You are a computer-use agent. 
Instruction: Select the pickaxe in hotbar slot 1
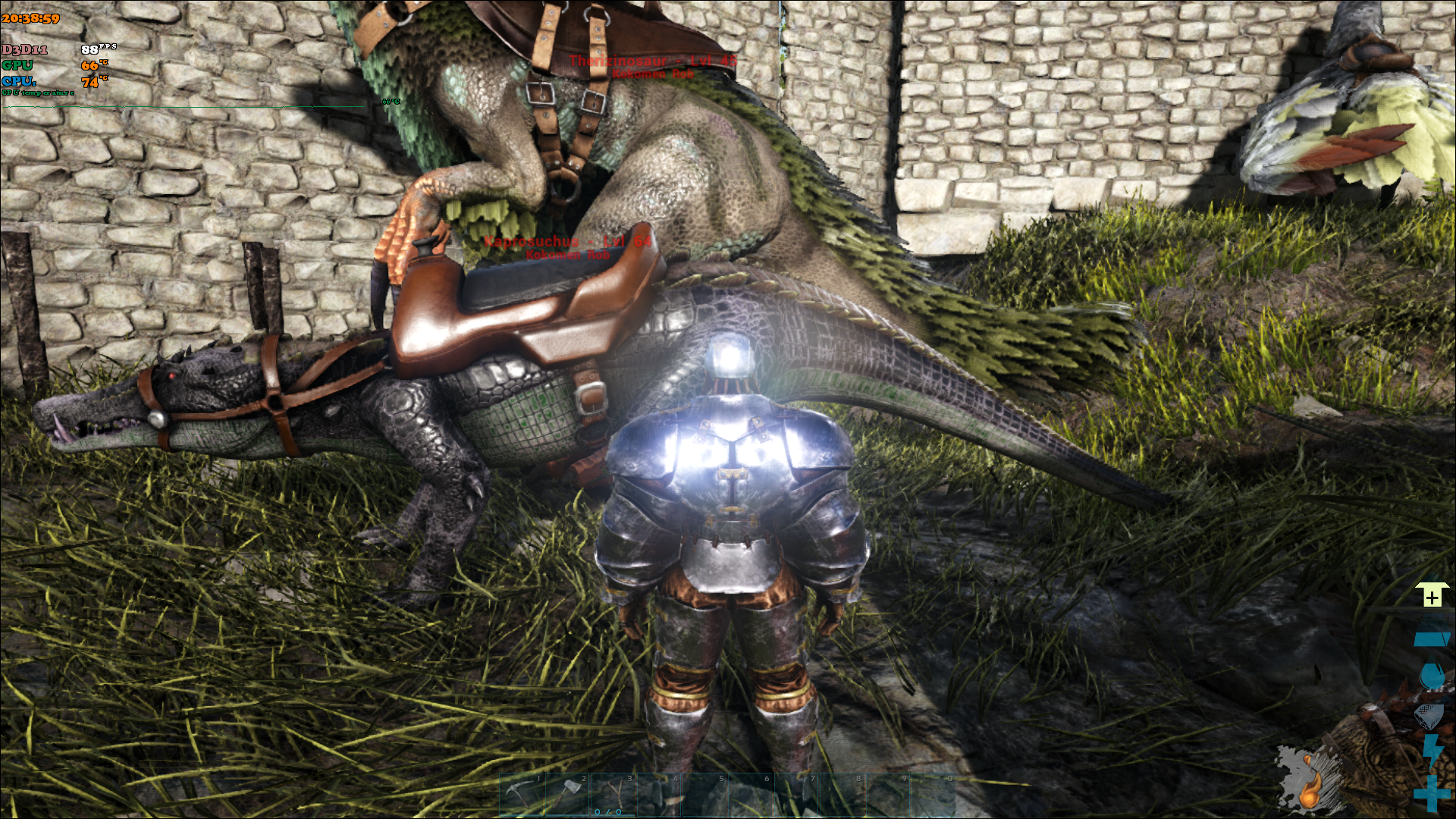point(522,795)
